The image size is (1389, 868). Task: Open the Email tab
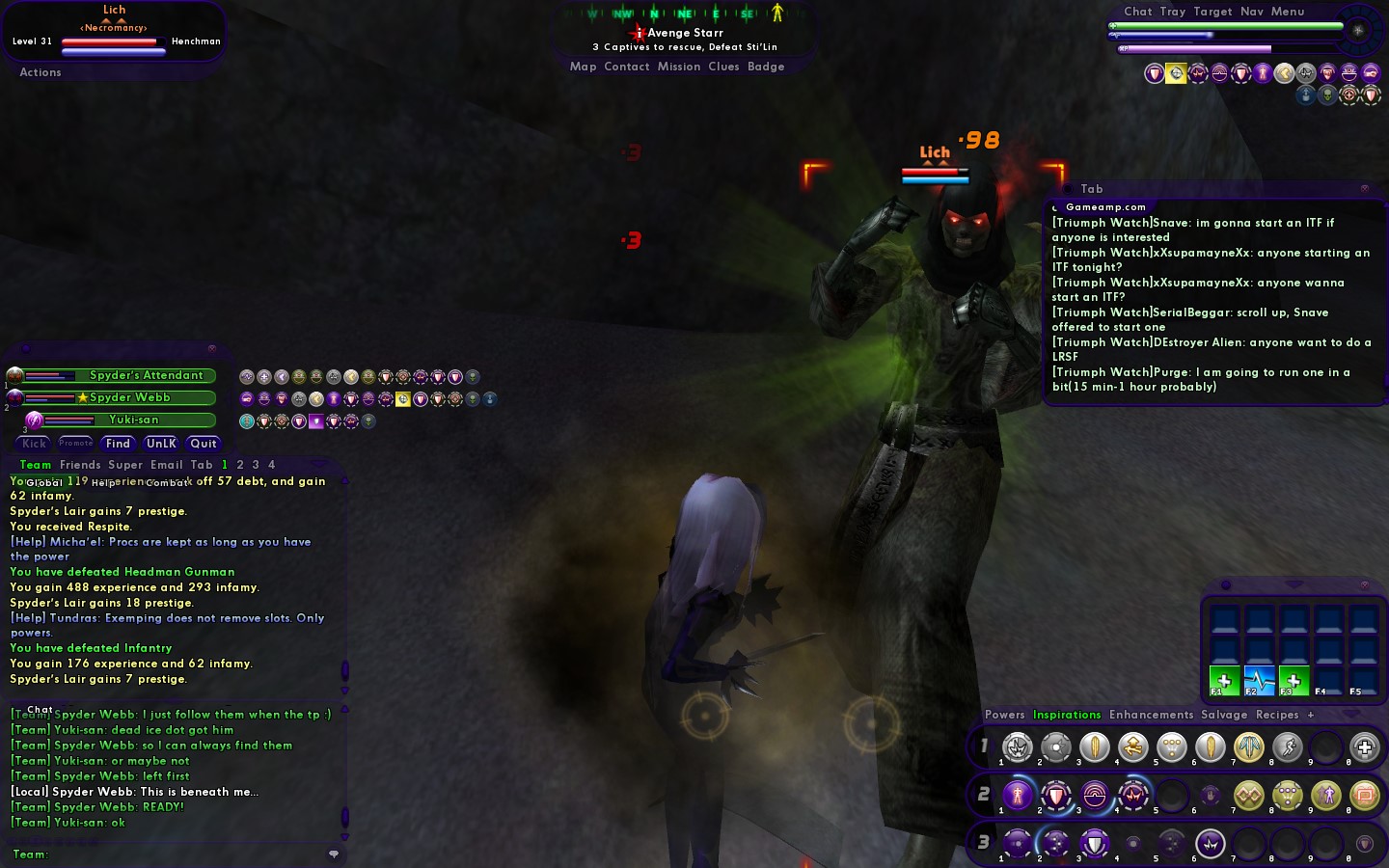(x=166, y=465)
